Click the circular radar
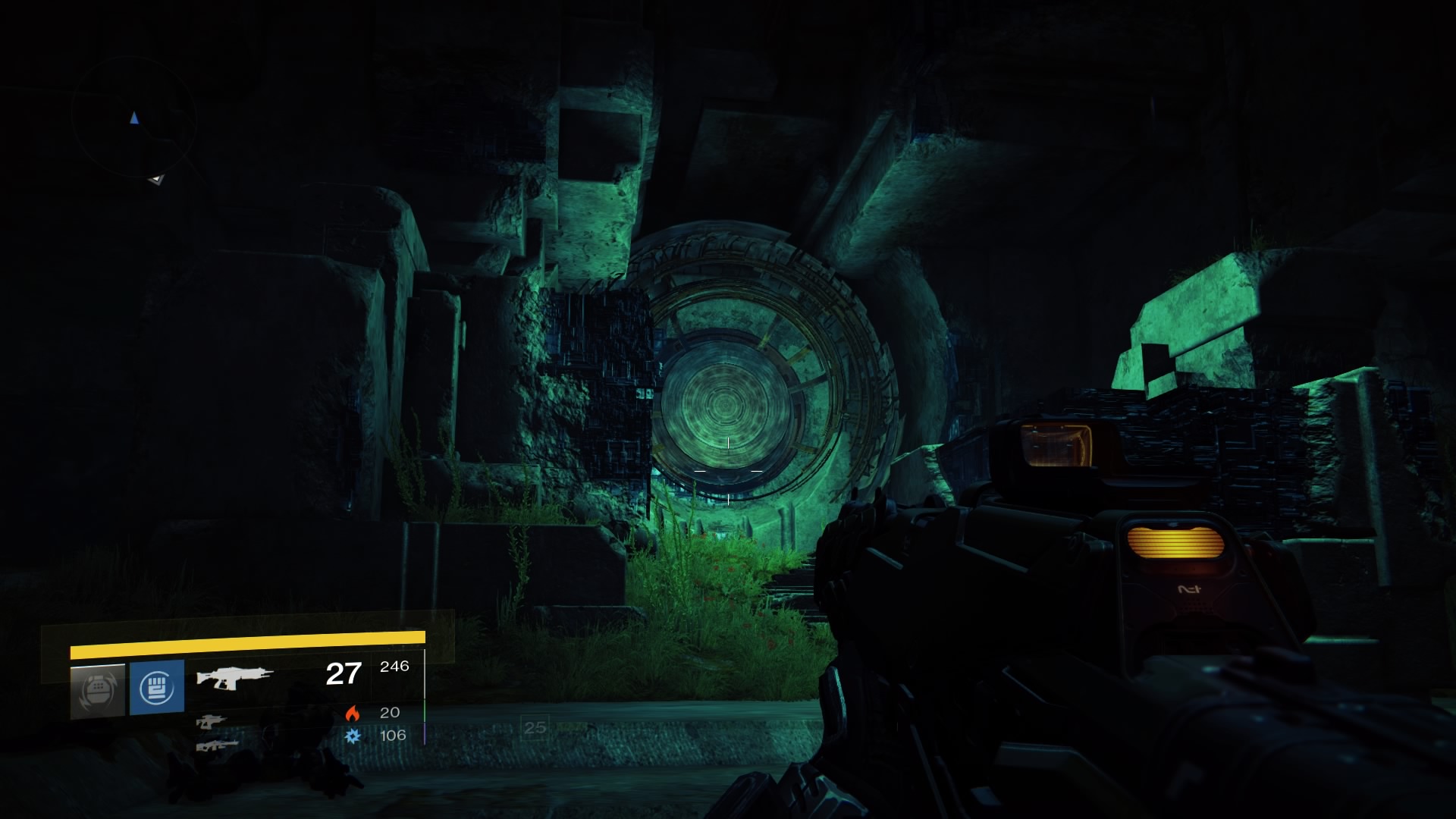The width and height of the screenshot is (1456, 819). click(x=134, y=118)
